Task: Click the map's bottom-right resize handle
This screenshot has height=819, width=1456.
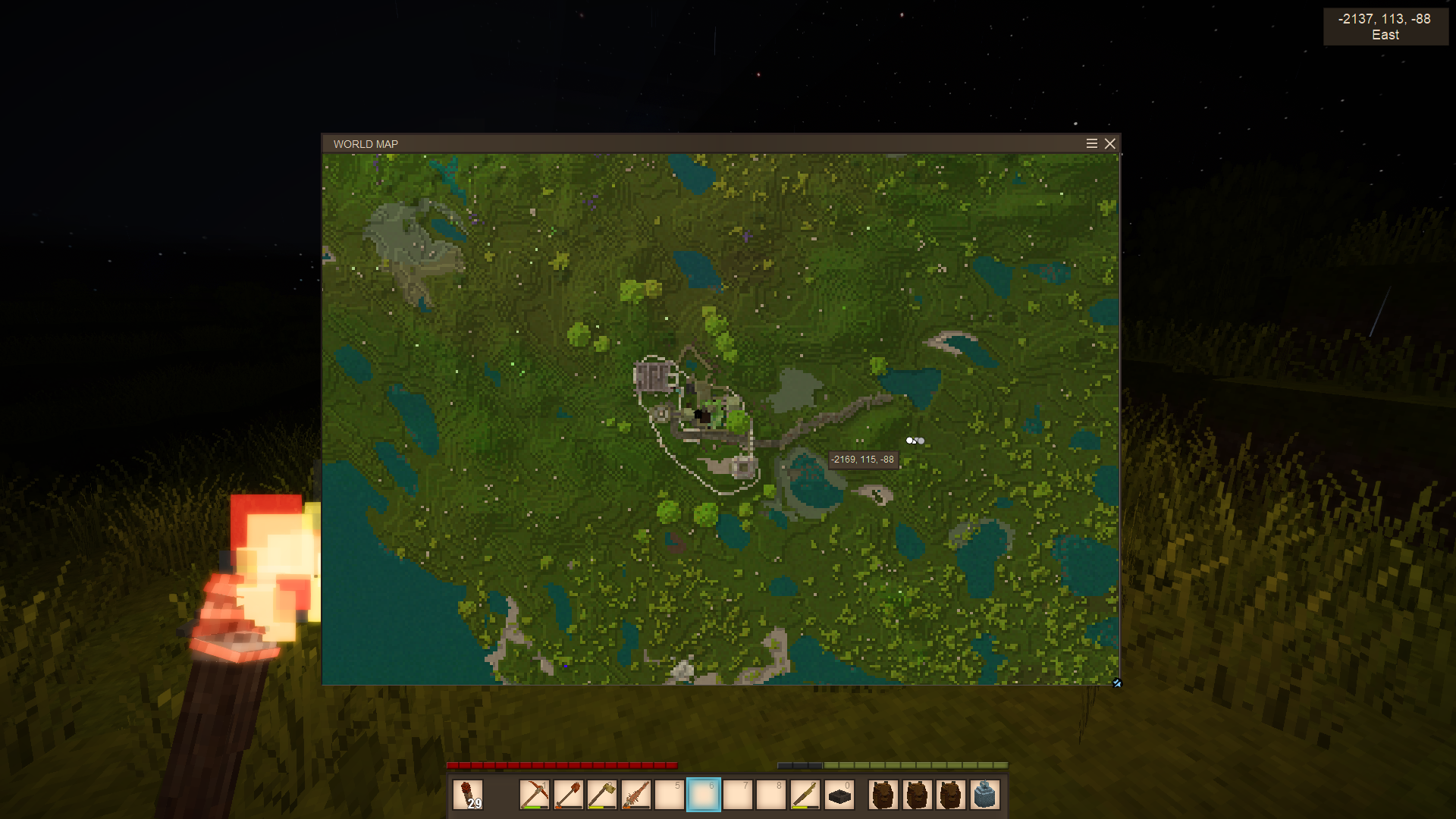Action: (x=1116, y=683)
